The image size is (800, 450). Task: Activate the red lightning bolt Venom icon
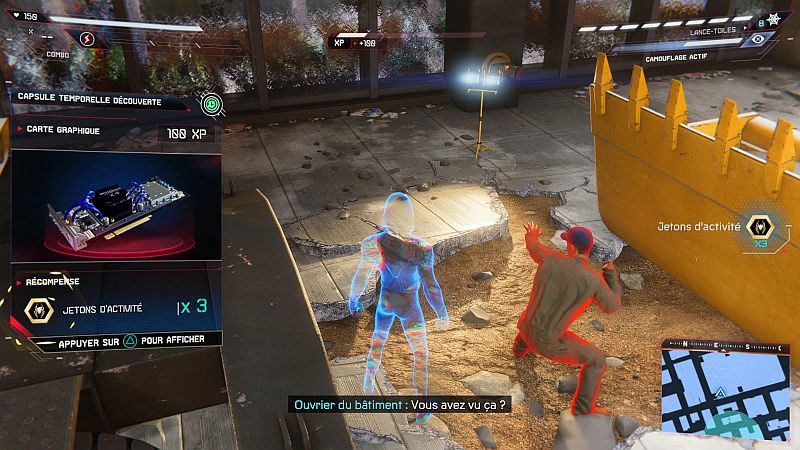click(x=86, y=39)
